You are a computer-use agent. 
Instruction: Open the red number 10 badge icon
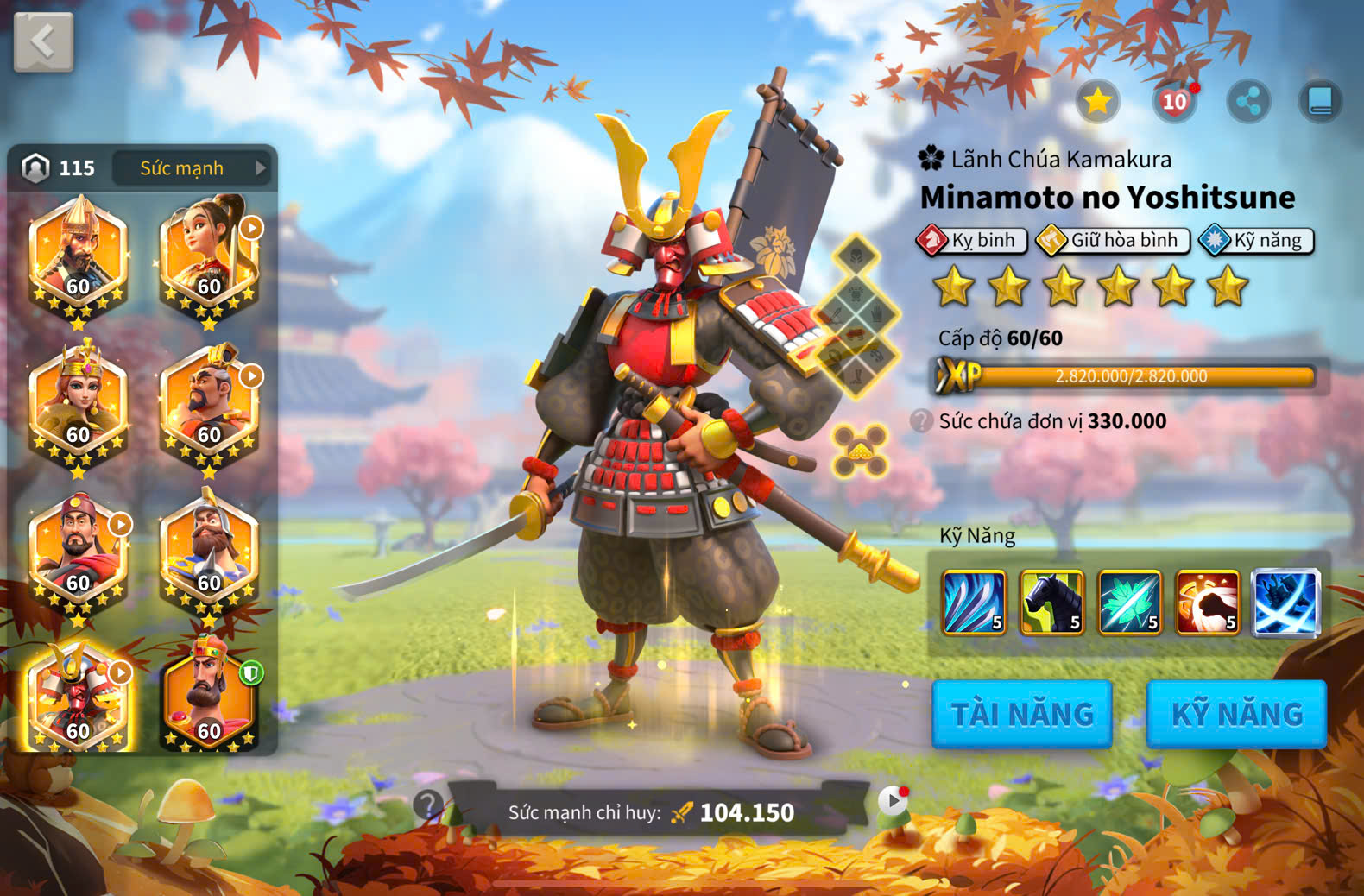[x=1174, y=102]
